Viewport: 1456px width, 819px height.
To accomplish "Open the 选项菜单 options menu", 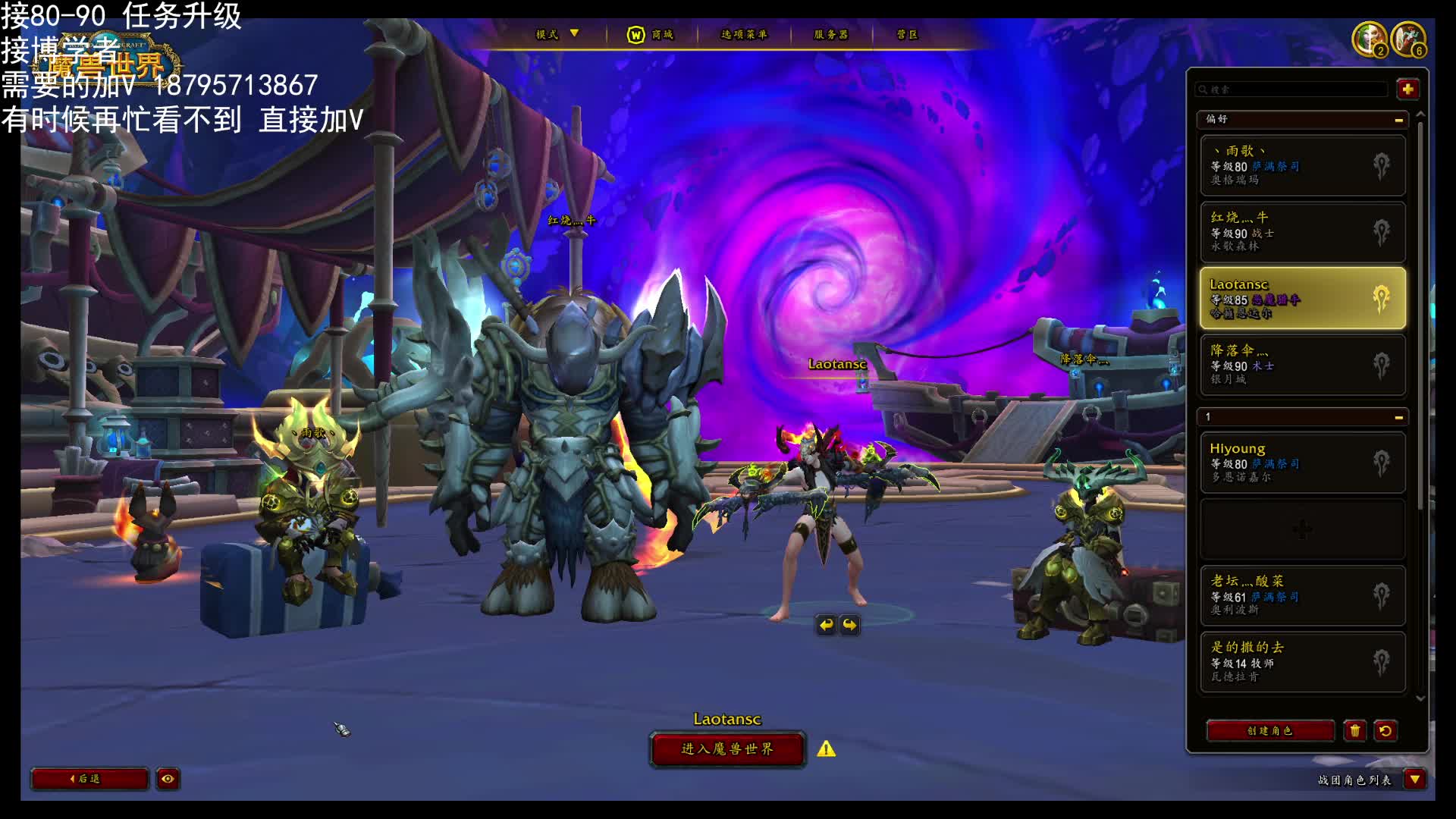I will [x=744, y=35].
